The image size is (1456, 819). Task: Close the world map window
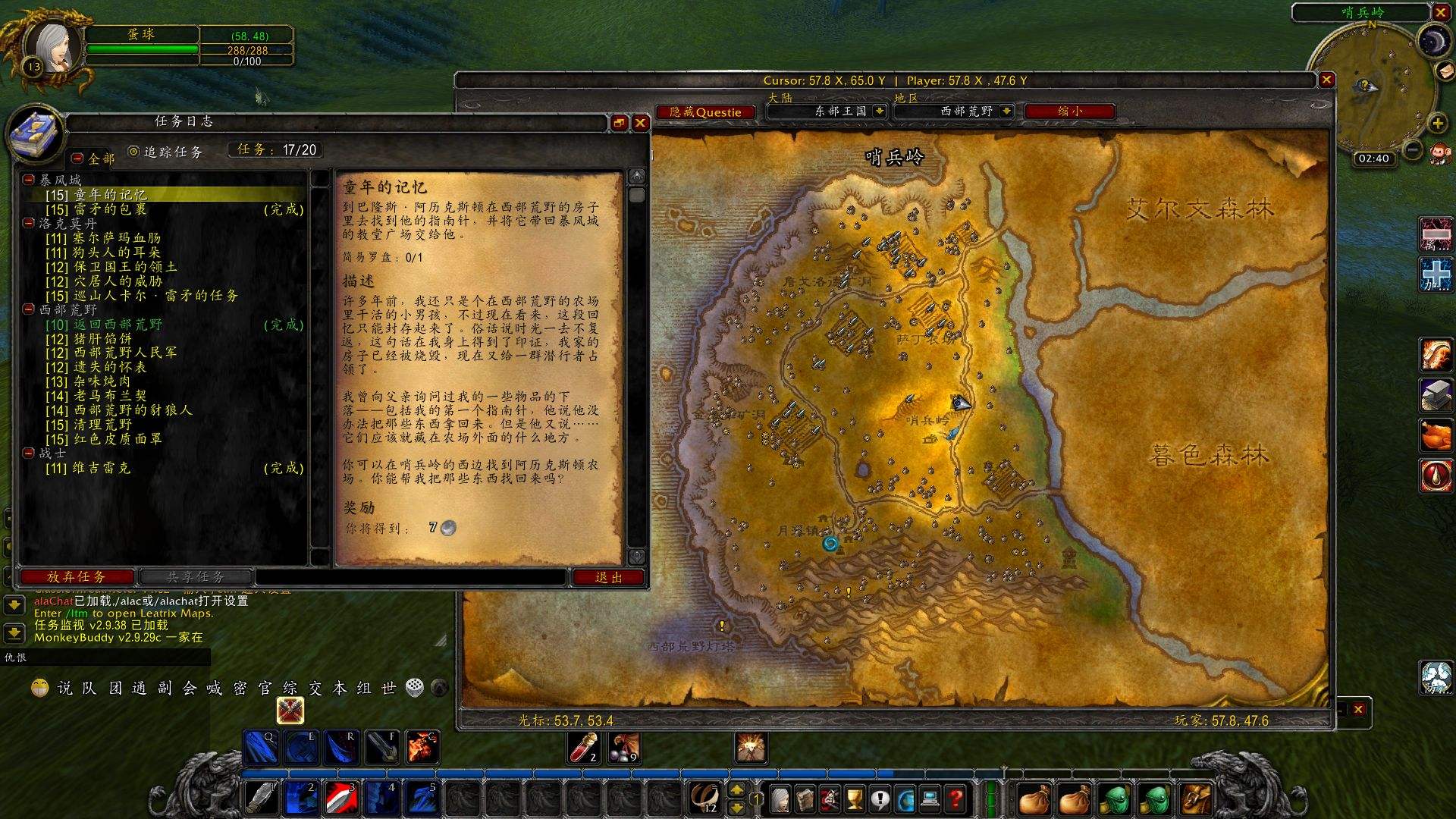click(1326, 80)
